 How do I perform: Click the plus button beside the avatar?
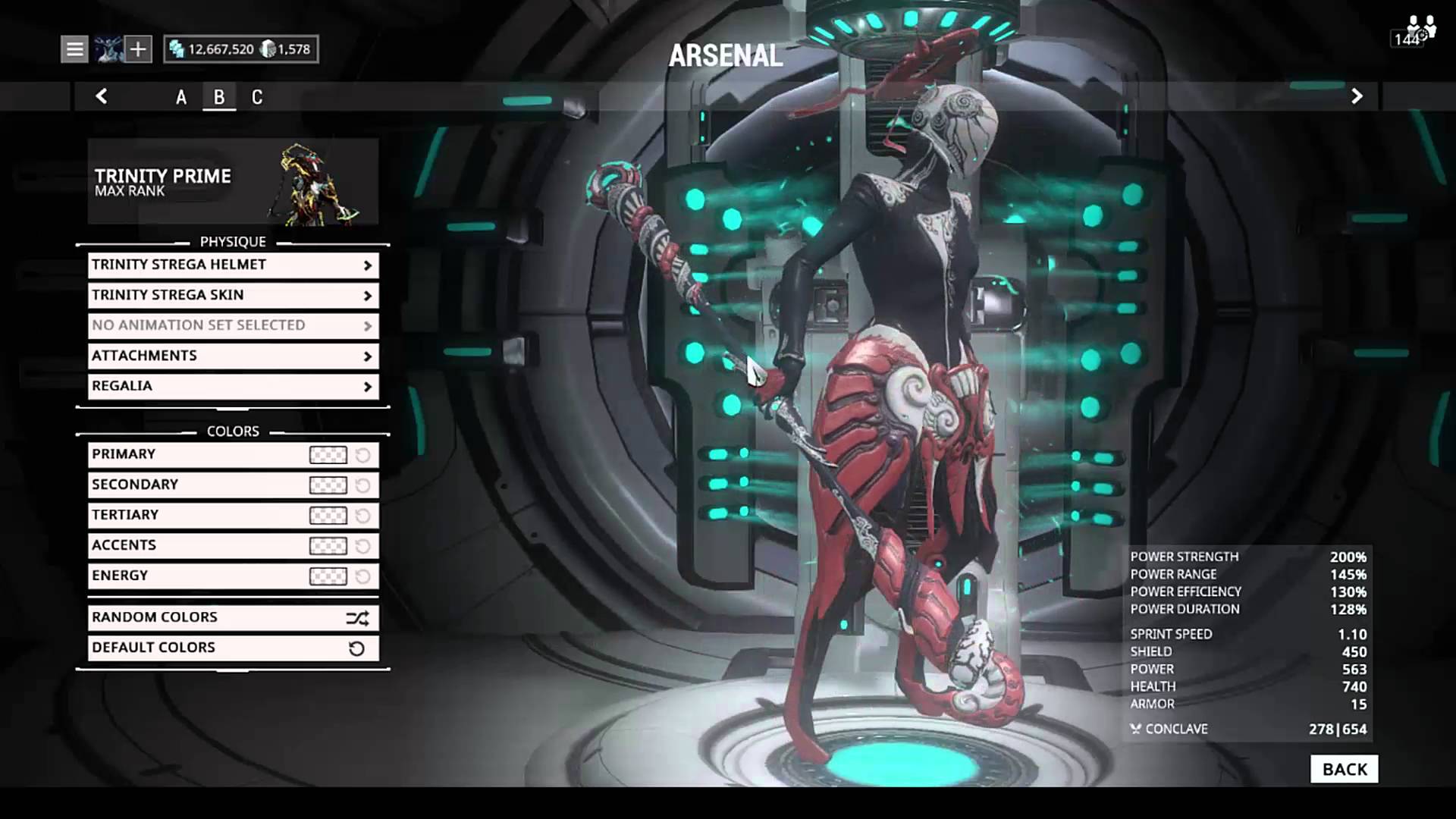(138, 49)
